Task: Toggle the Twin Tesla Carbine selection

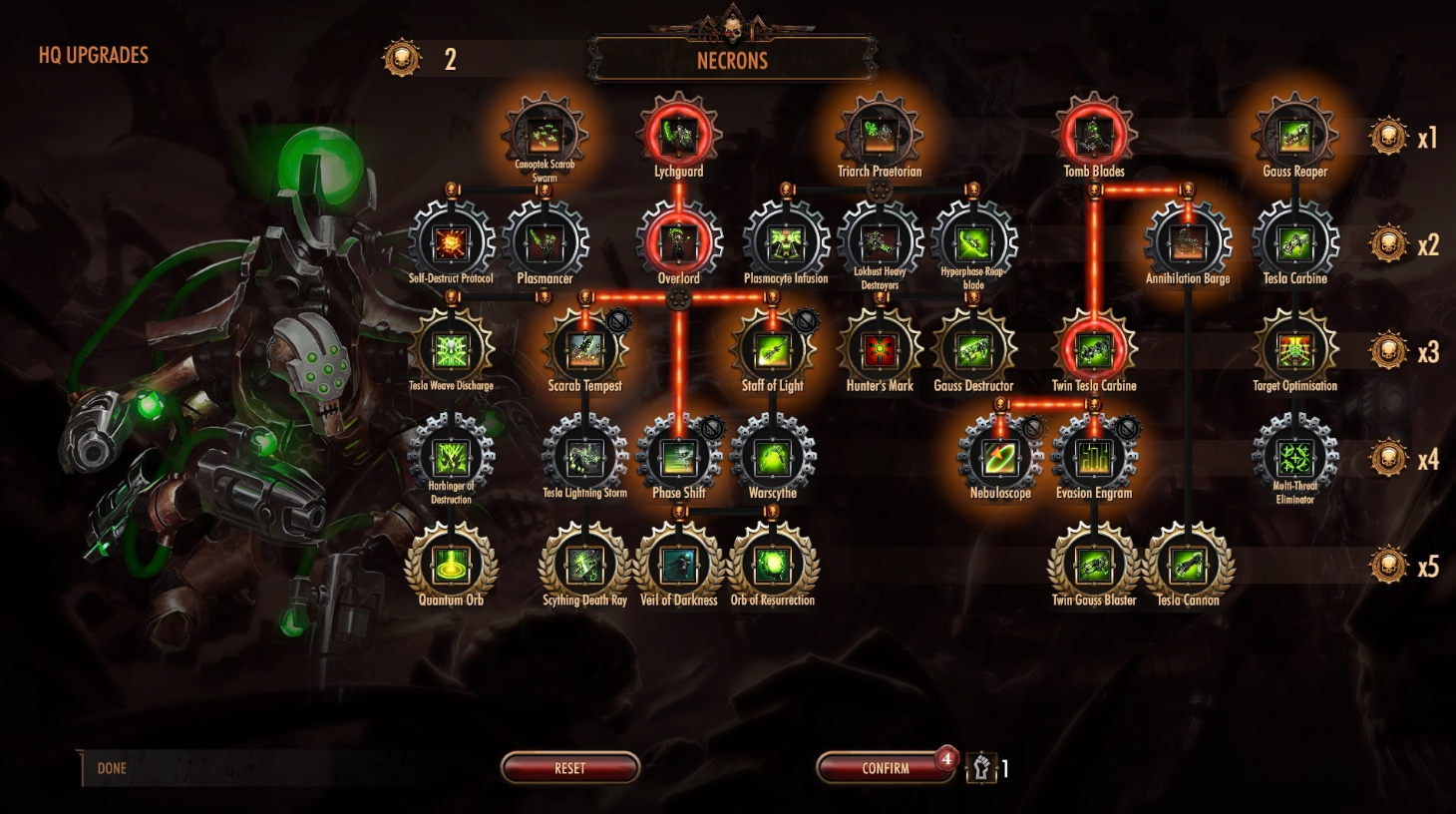Action: tap(1093, 349)
